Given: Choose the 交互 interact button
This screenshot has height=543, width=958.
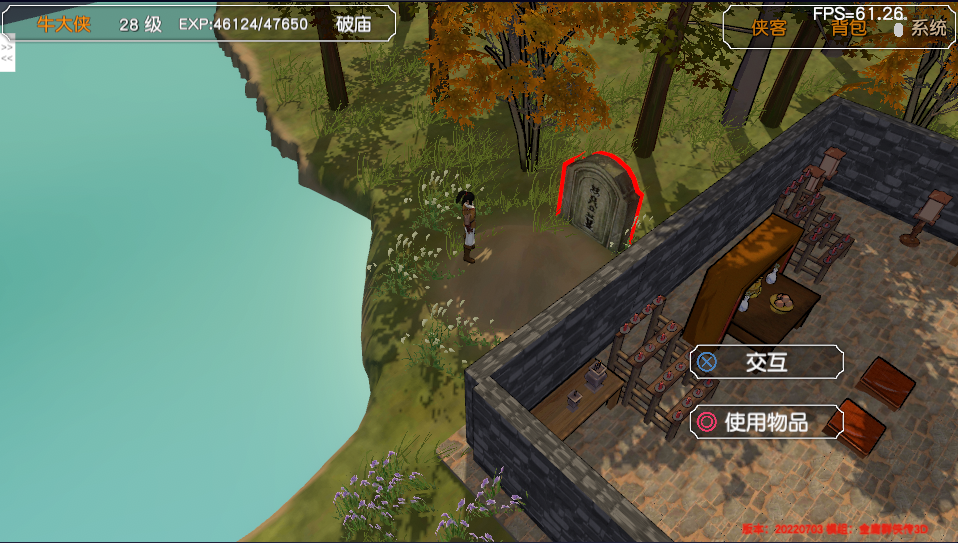Looking at the screenshot, I should click(x=766, y=362).
